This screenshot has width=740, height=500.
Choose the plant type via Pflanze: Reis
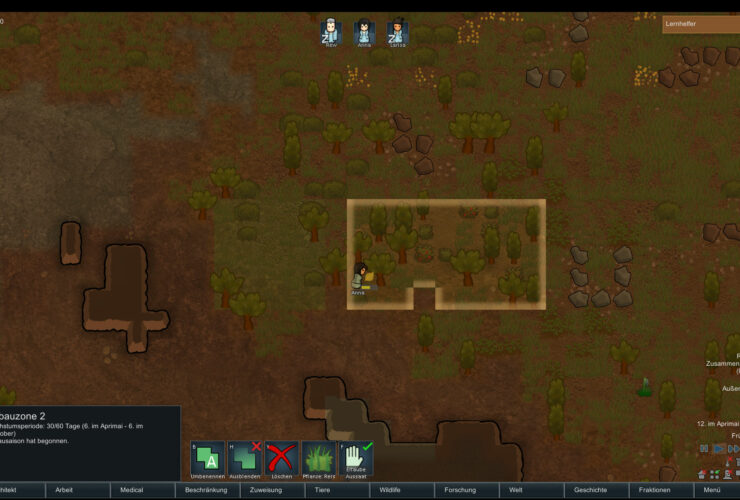(x=318, y=459)
